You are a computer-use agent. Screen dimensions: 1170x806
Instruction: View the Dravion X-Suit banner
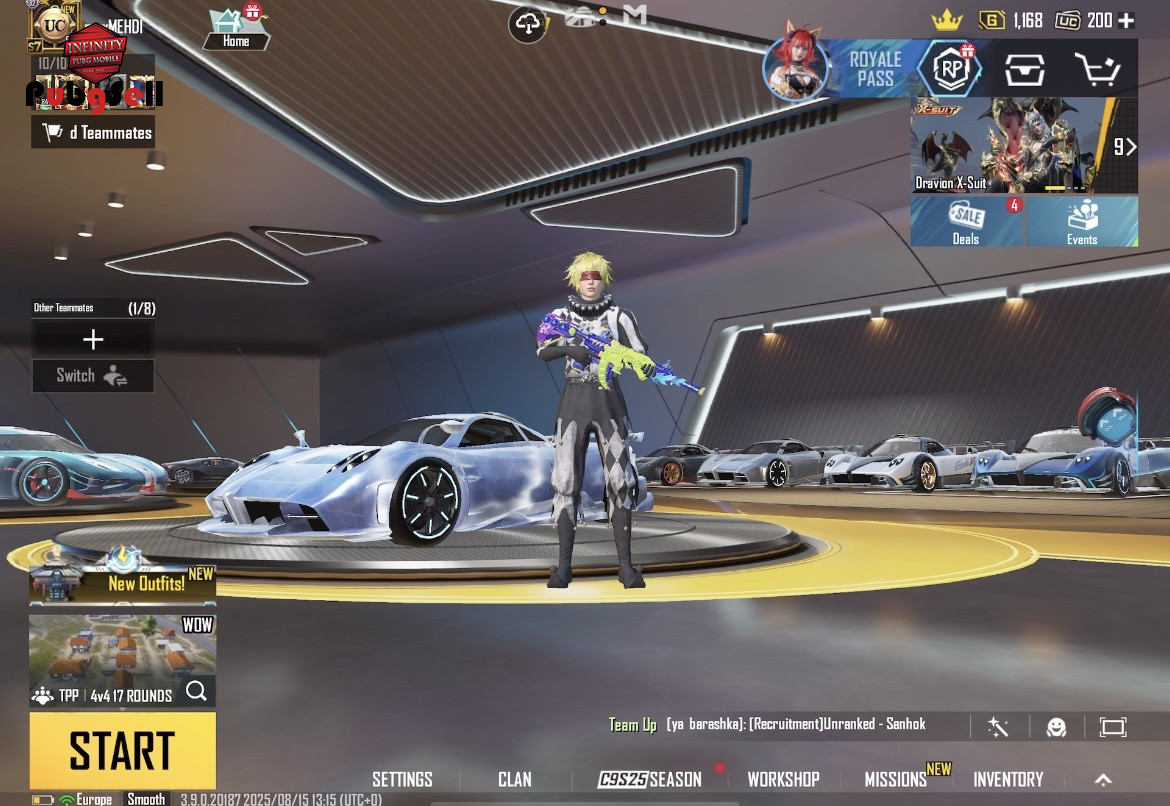1010,146
